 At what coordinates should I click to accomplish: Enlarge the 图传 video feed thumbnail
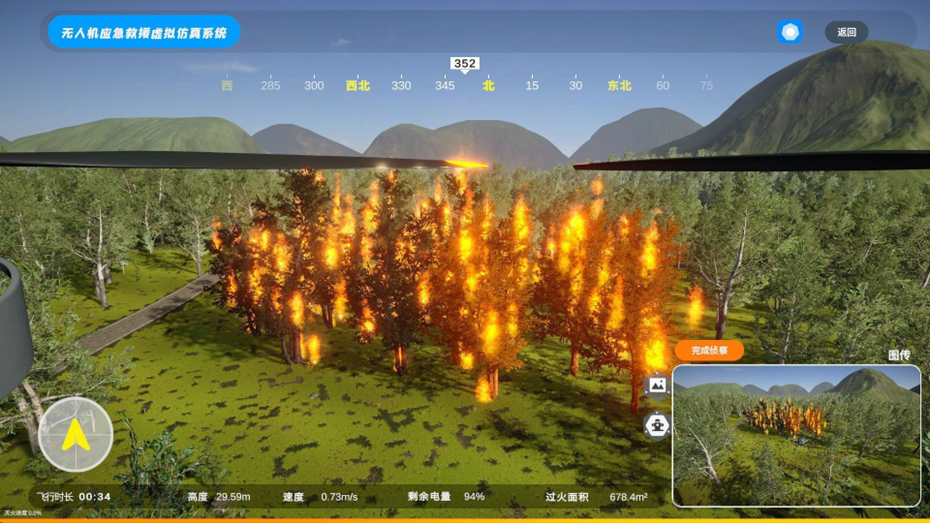coord(796,435)
